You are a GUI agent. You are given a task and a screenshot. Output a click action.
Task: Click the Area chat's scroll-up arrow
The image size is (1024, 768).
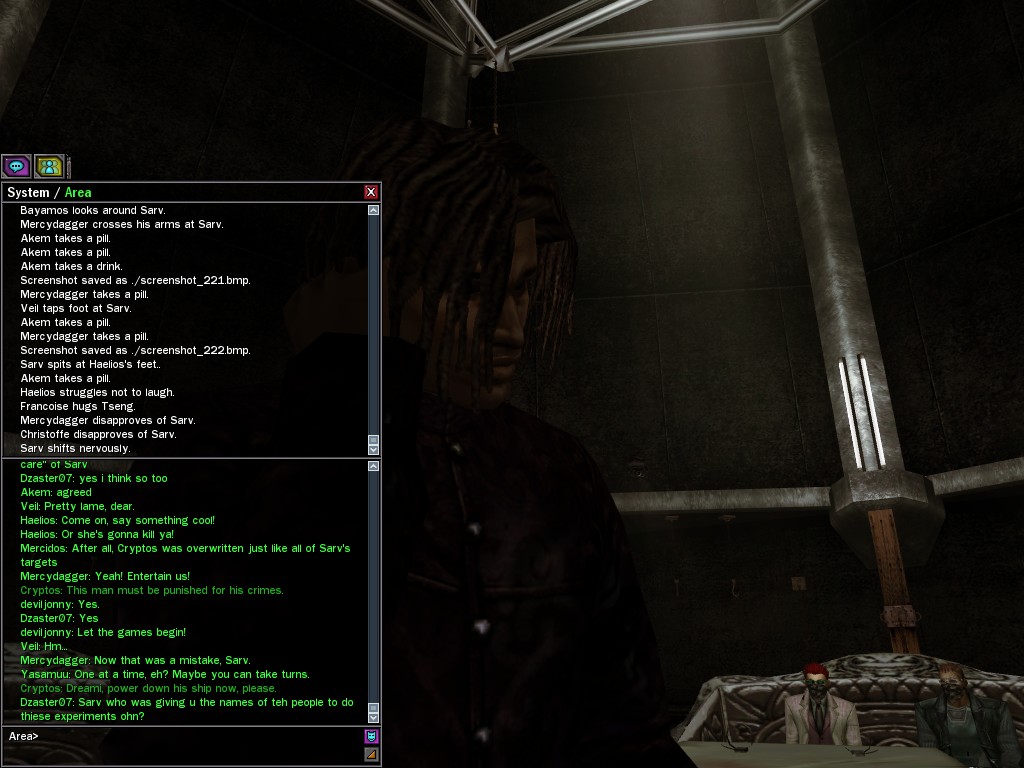(x=374, y=466)
